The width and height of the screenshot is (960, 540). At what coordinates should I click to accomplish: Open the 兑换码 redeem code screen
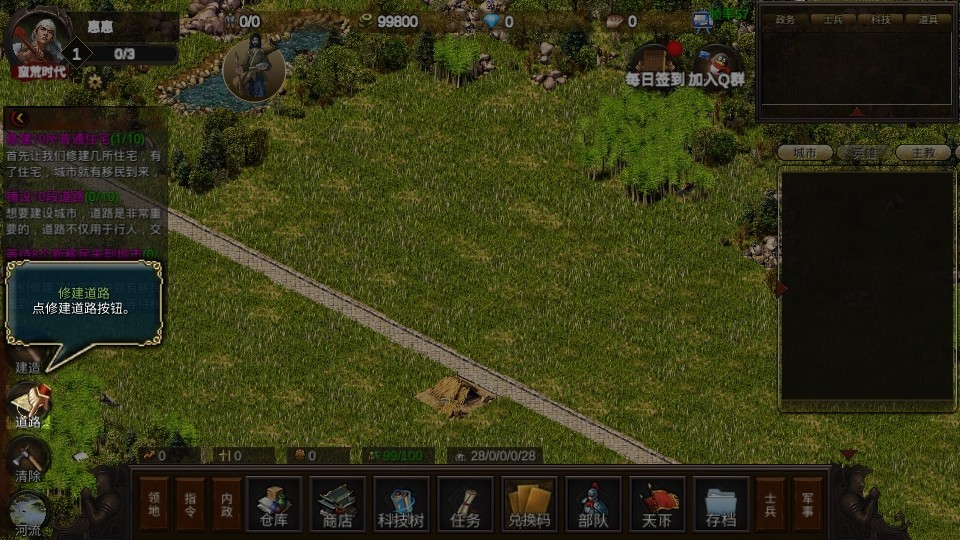[x=529, y=504]
